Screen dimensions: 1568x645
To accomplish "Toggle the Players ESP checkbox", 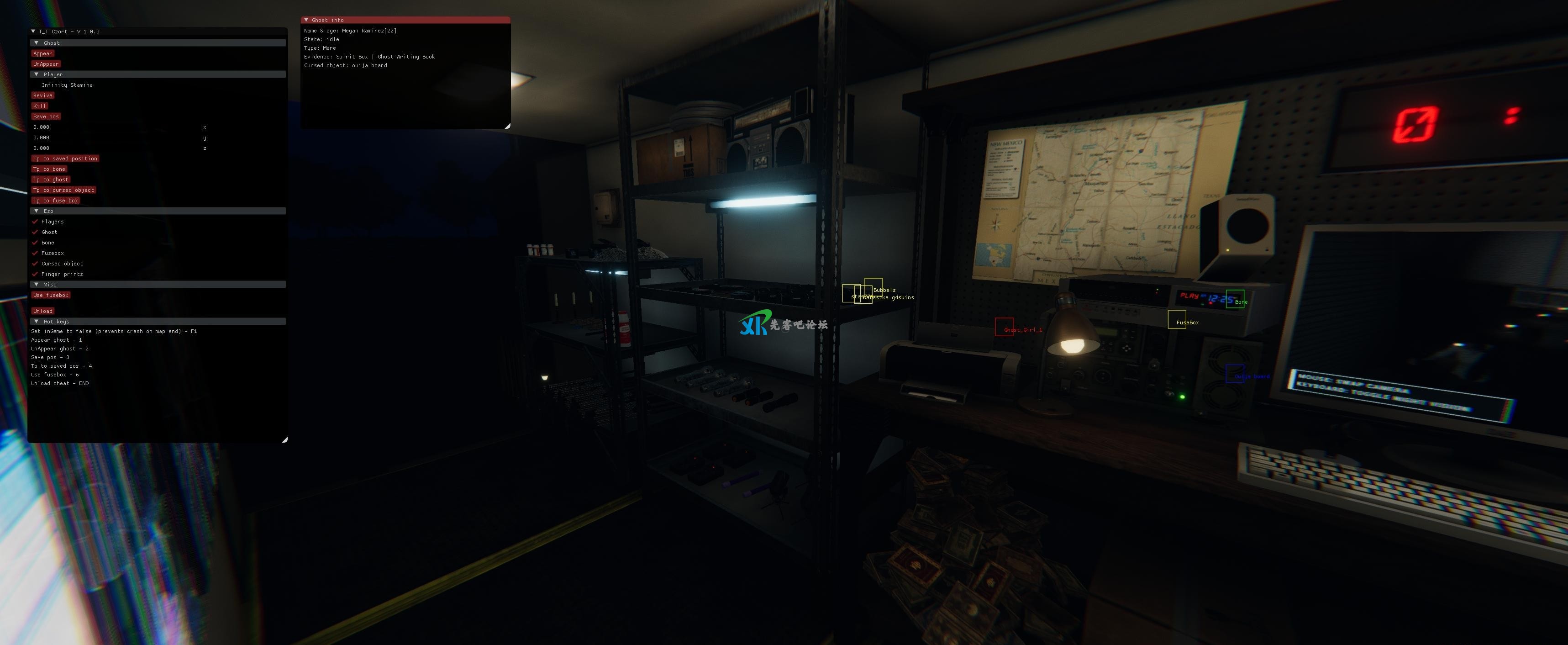I will [35, 222].
